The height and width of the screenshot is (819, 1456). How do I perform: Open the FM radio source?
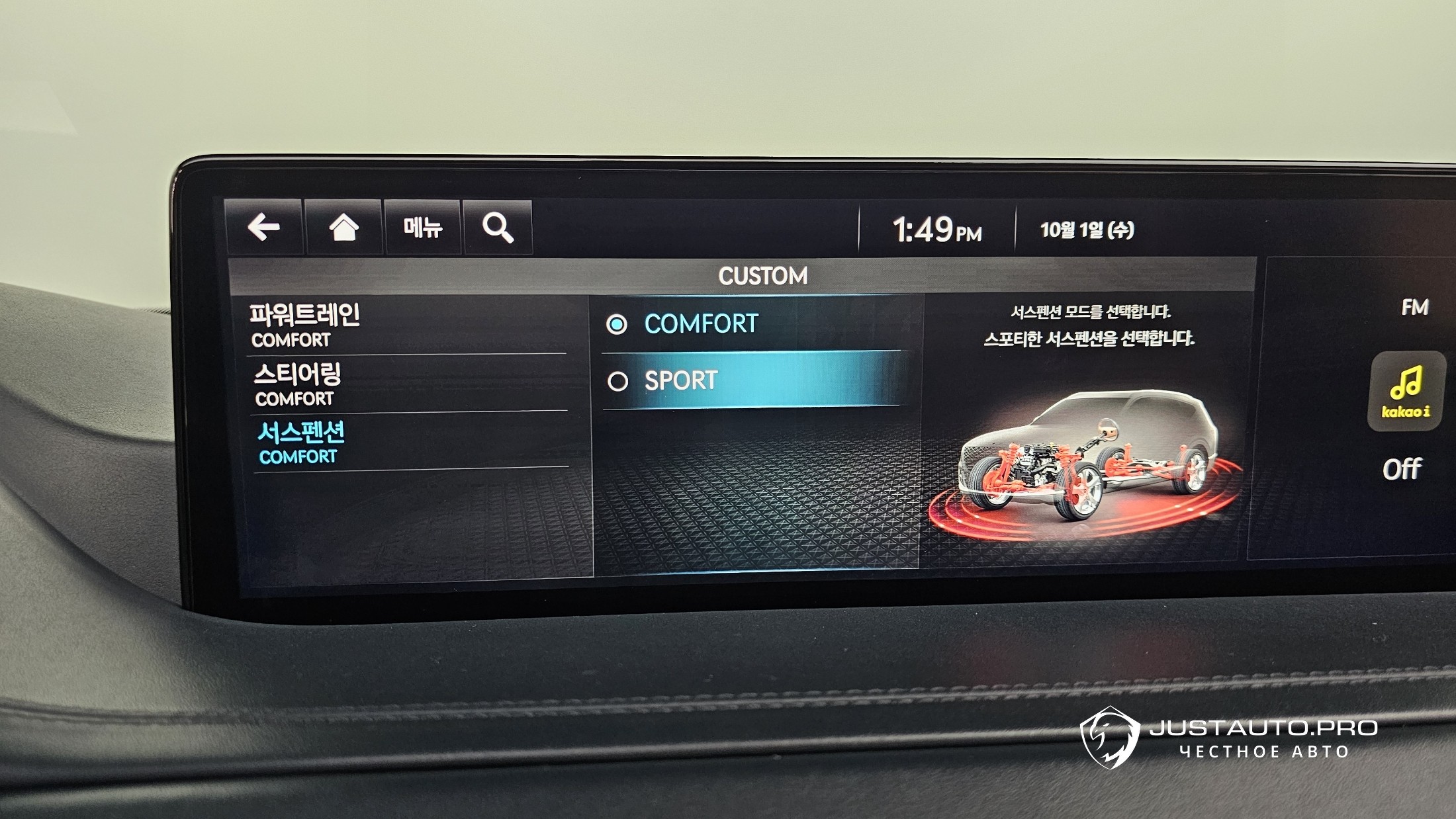[1414, 307]
